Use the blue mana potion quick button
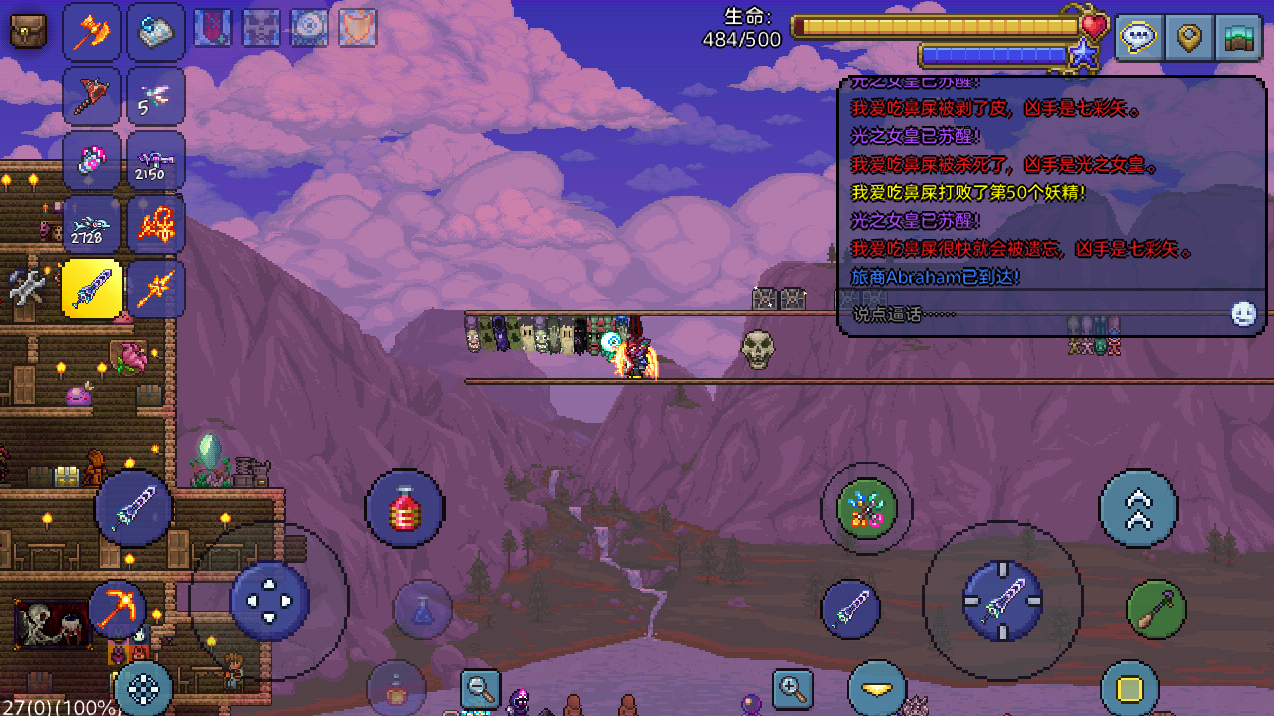The image size is (1274, 716). click(x=422, y=609)
